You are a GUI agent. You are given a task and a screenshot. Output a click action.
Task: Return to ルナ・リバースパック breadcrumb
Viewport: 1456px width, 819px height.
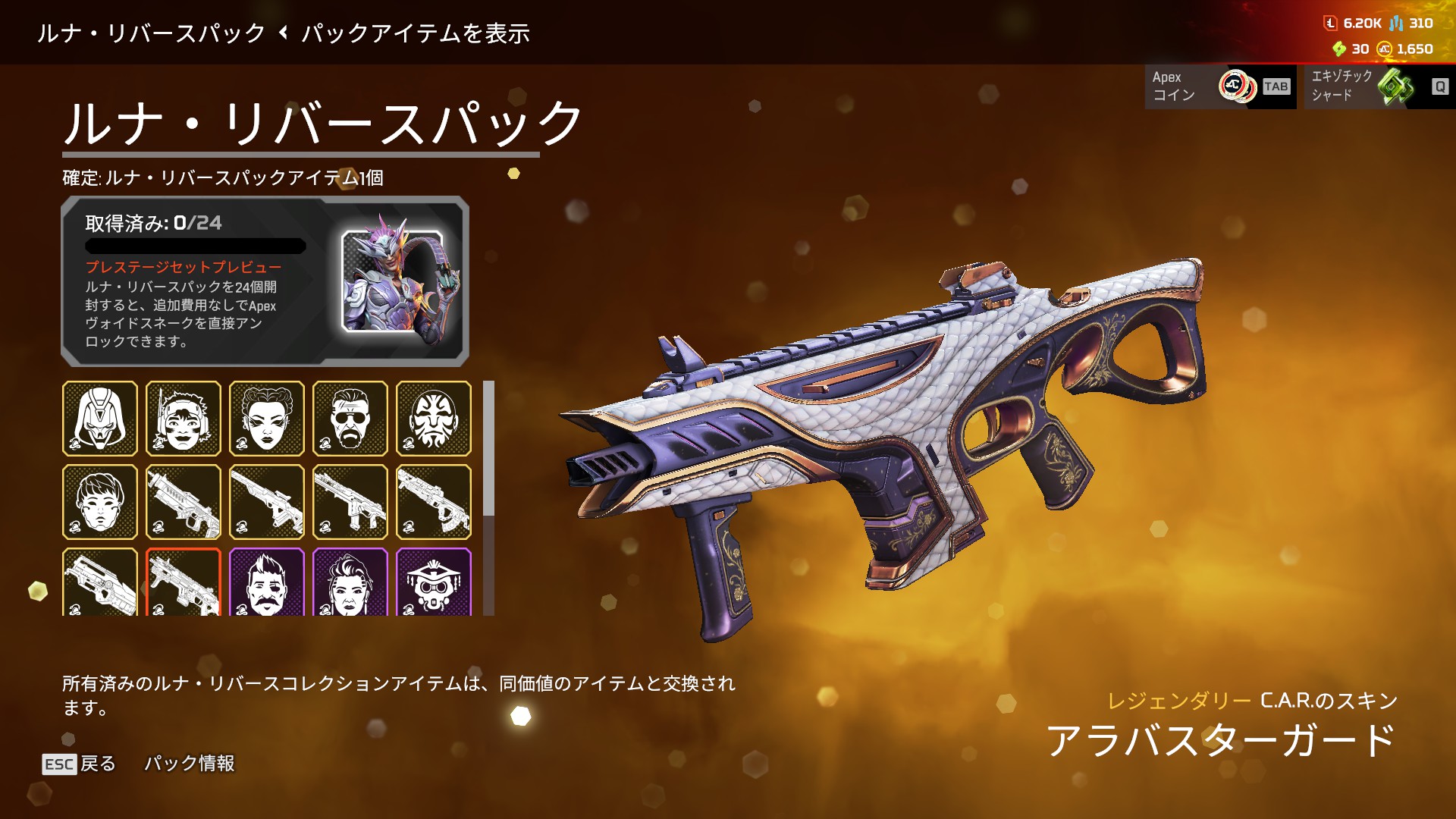152,33
